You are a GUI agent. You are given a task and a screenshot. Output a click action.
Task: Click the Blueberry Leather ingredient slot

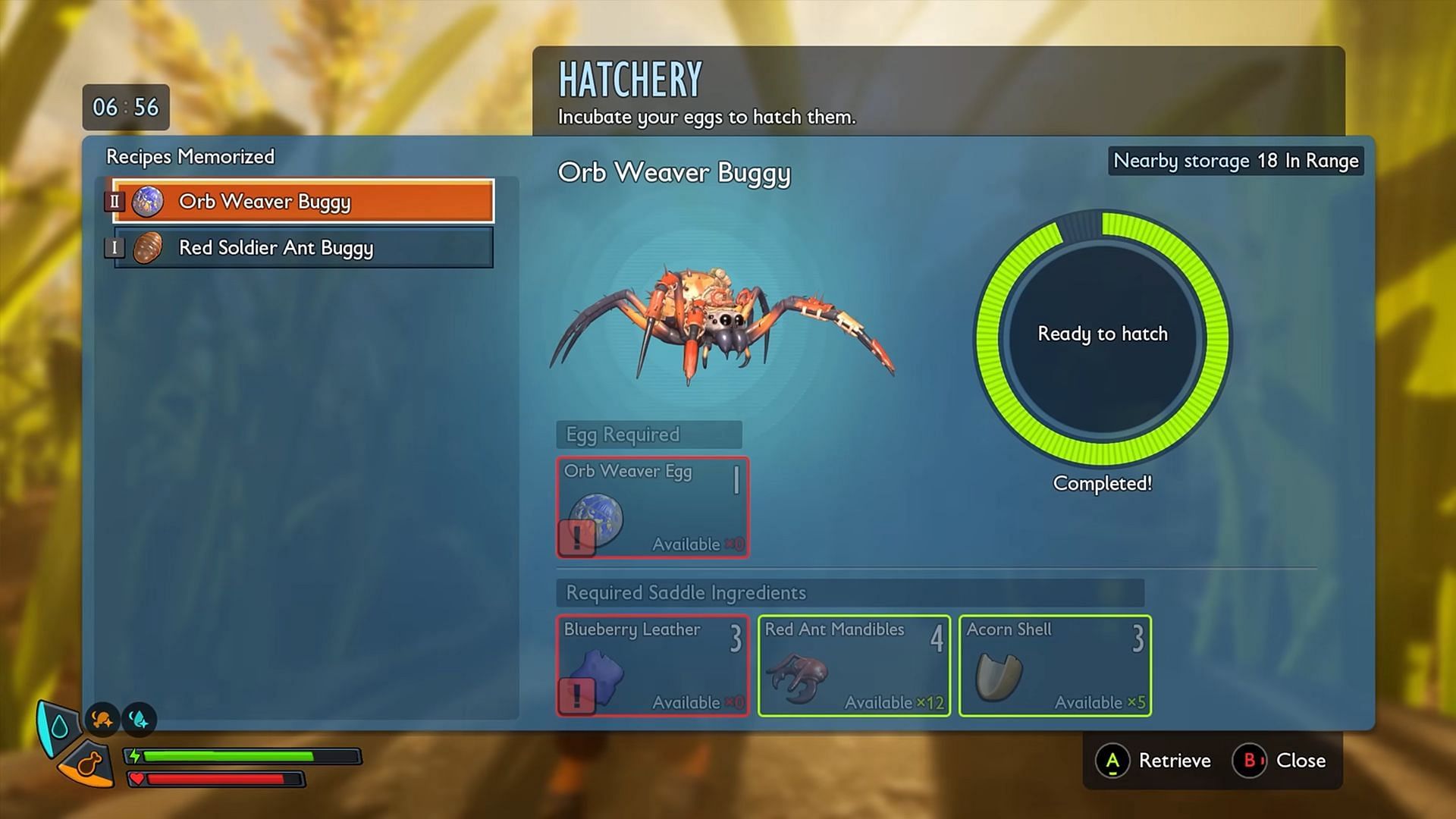[653, 666]
